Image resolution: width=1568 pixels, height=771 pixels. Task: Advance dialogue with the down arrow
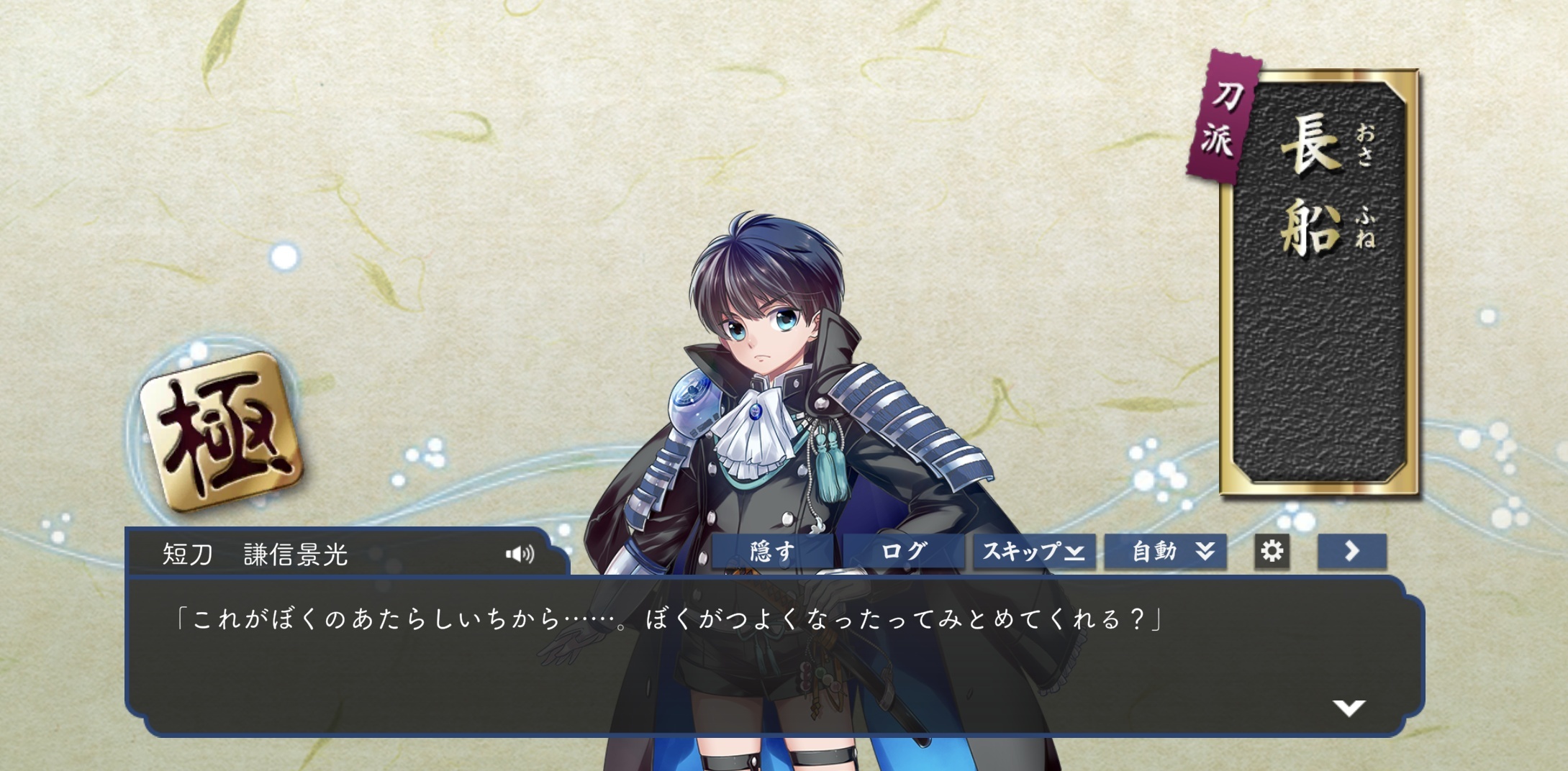point(1349,708)
